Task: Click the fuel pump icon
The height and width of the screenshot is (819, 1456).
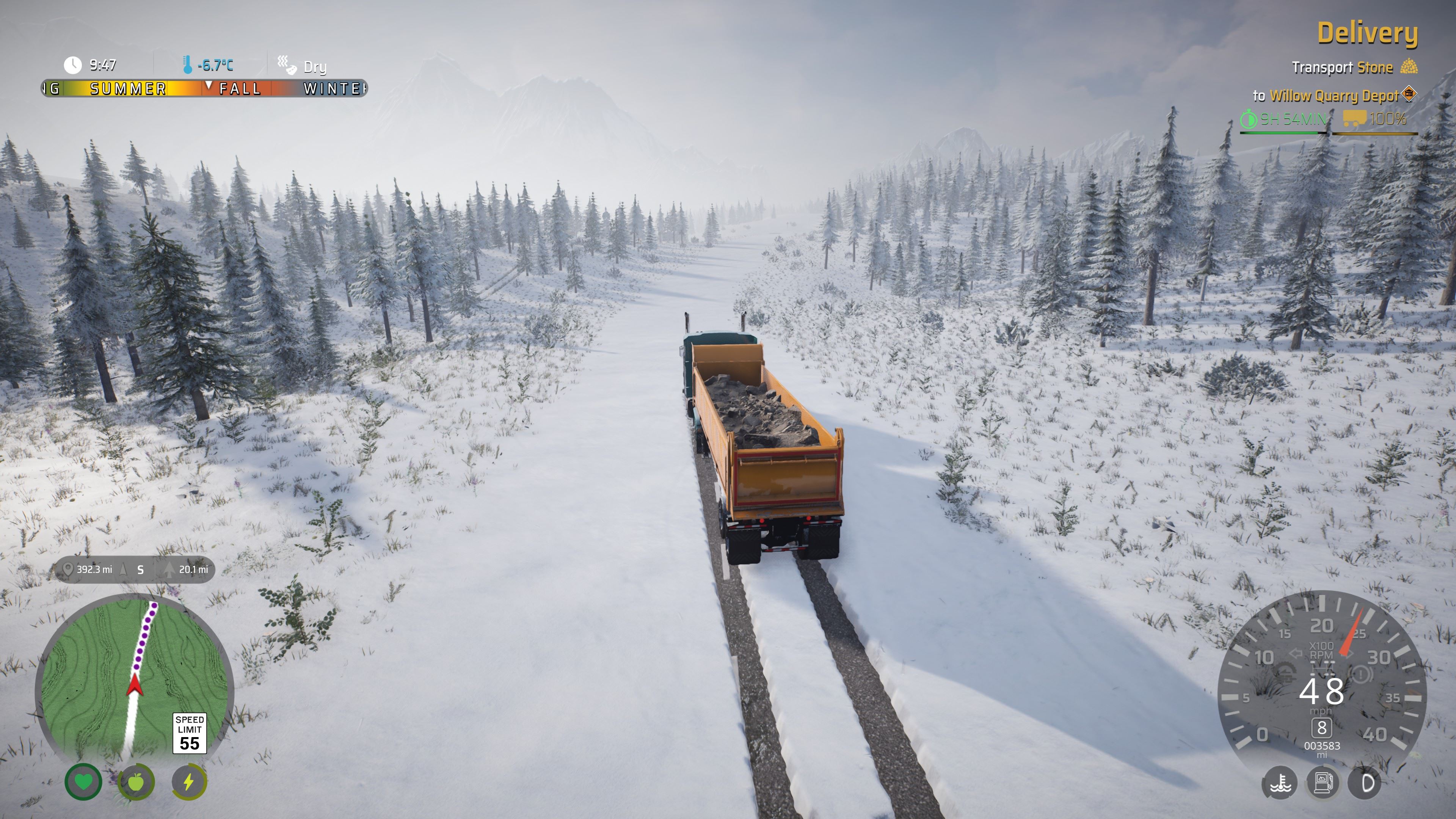Action: coord(1323,783)
